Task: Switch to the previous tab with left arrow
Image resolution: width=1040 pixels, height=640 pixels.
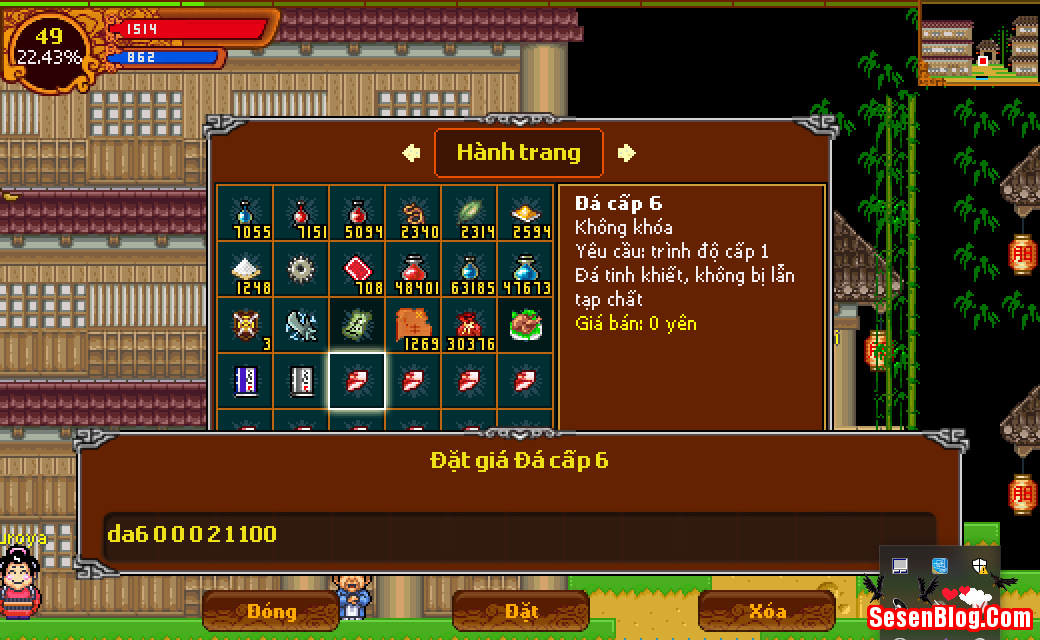Action: pyautogui.click(x=411, y=153)
